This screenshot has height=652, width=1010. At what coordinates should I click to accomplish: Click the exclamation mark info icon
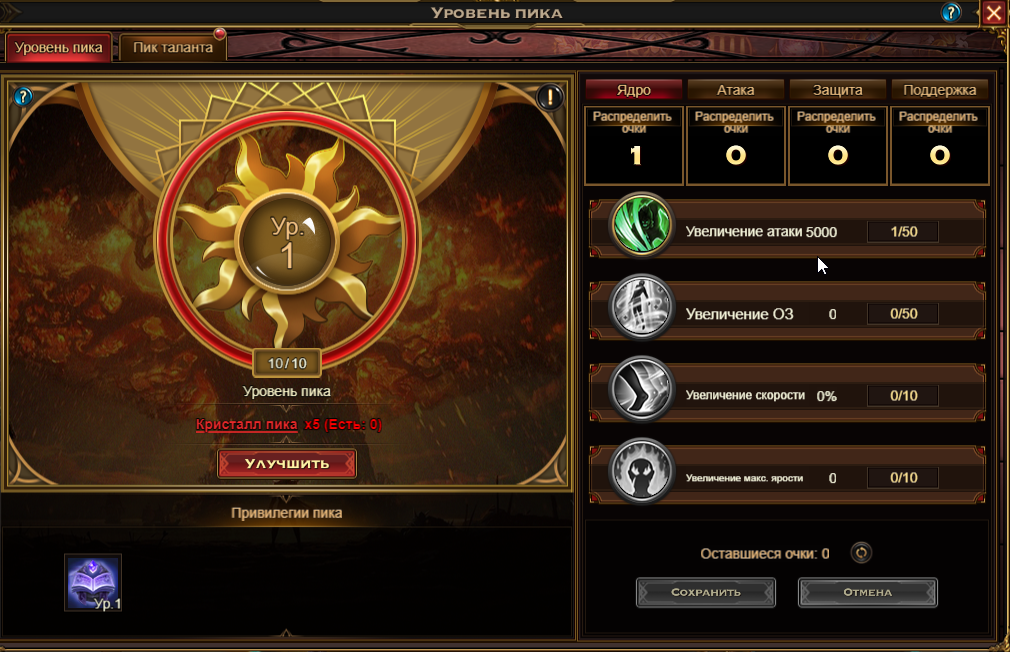click(x=550, y=97)
